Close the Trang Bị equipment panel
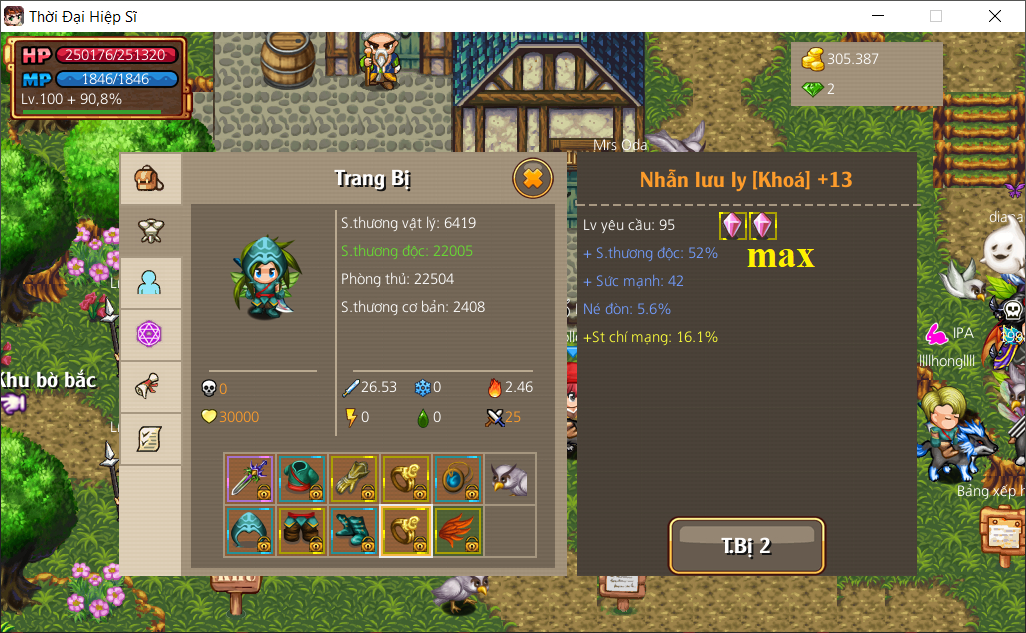 533,179
